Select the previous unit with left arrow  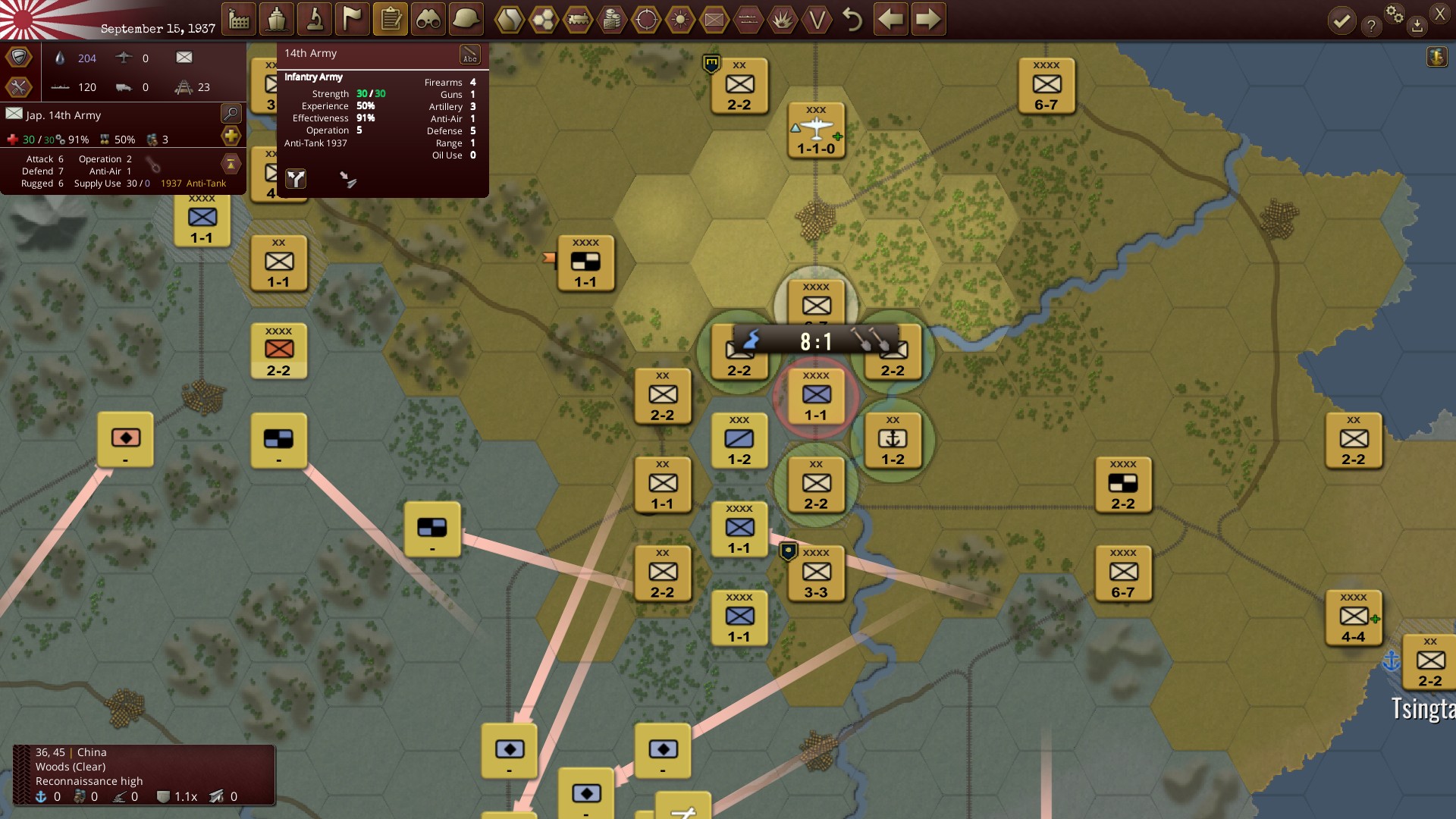(x=890, y=20)
